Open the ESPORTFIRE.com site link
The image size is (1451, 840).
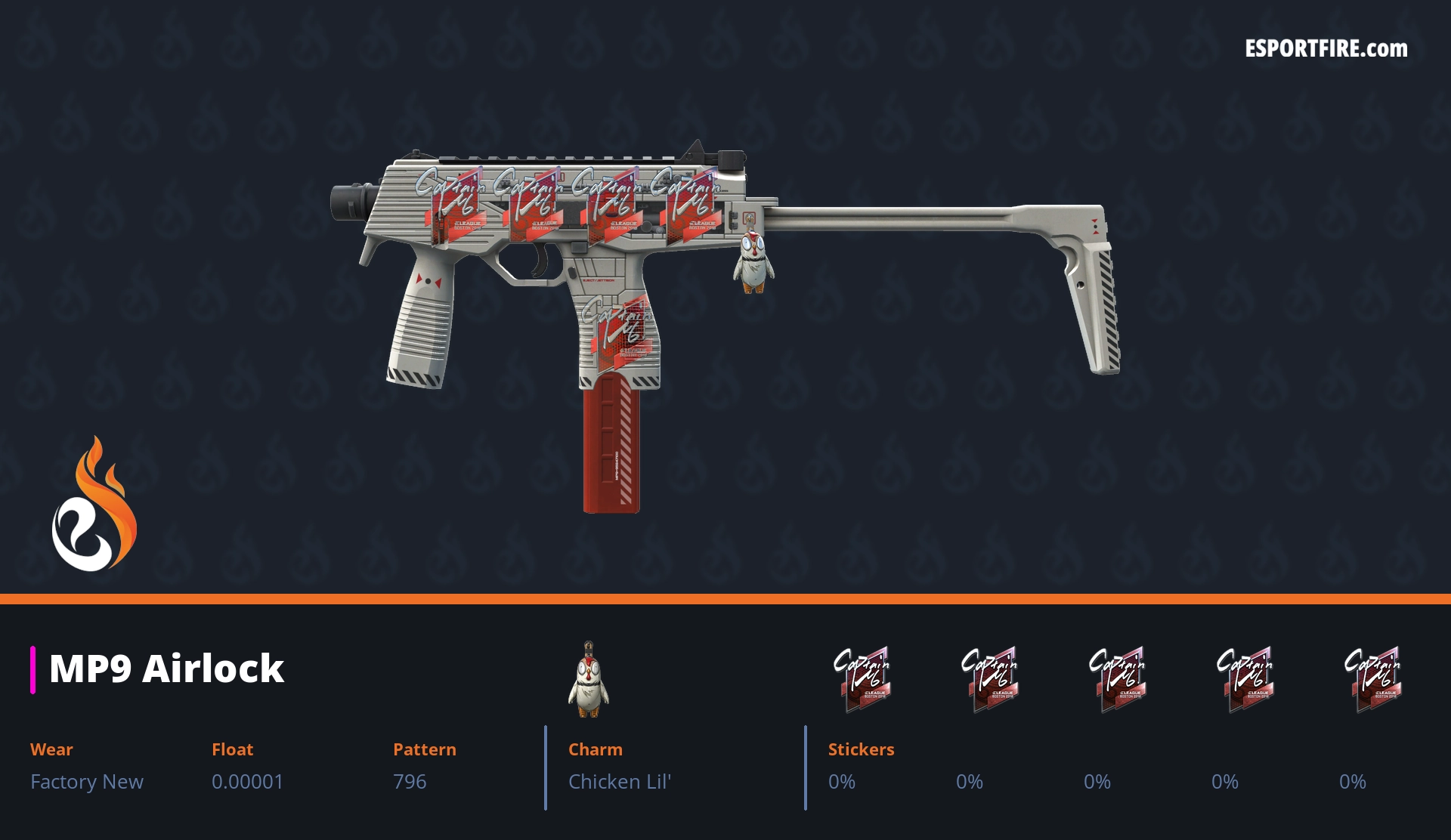pos(1326,49)
